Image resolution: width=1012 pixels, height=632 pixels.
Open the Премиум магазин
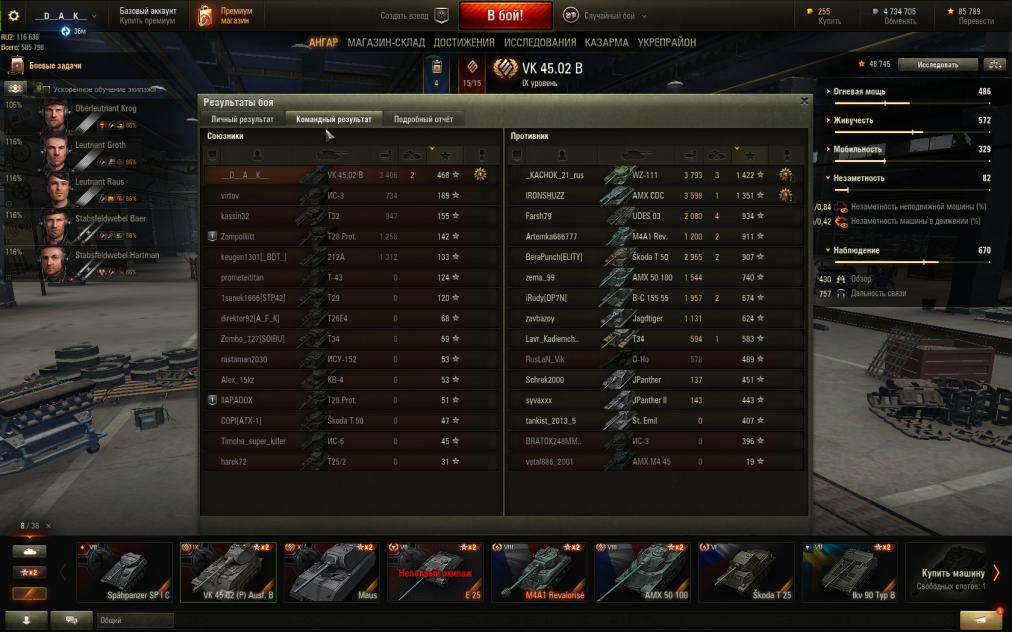pos(227,16)
